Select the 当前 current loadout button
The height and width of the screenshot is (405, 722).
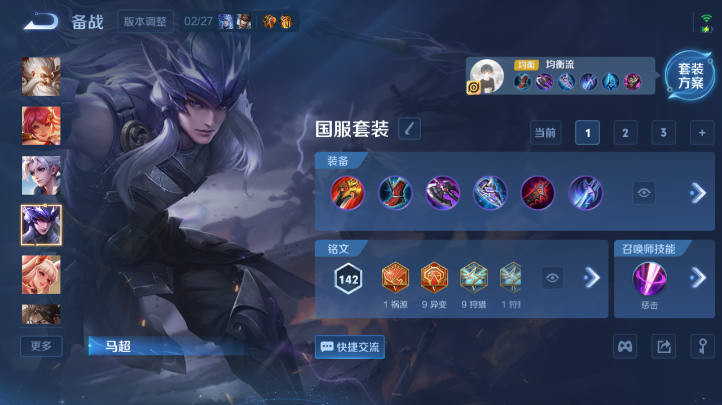coord(545,133)
